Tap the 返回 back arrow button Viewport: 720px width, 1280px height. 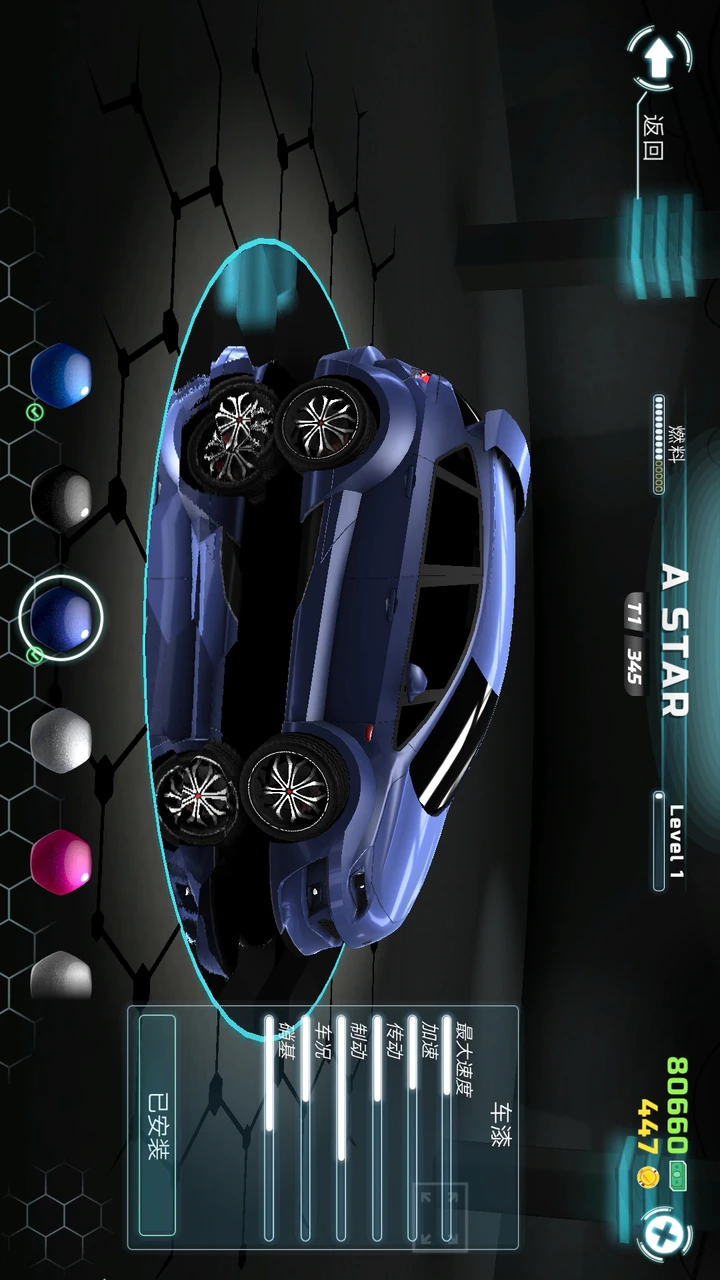pyautogui.click(x=658, y=60)
